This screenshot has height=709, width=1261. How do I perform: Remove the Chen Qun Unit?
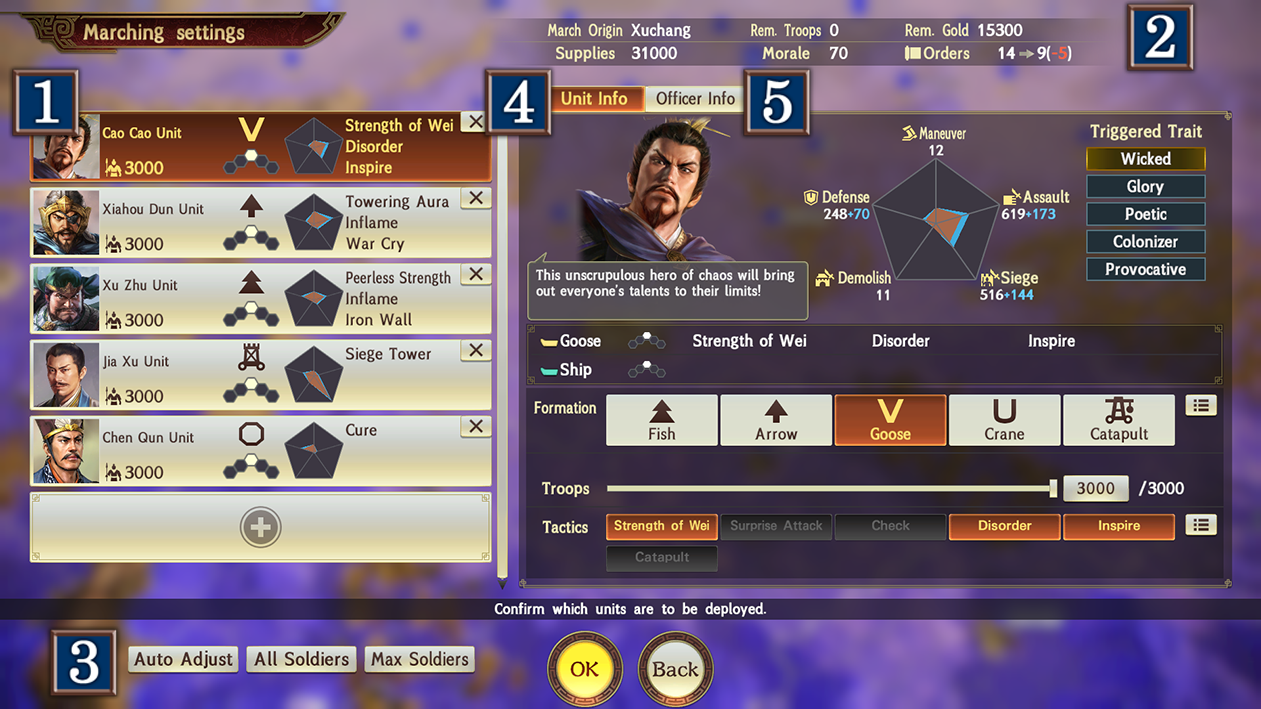(x=476, y=426)
